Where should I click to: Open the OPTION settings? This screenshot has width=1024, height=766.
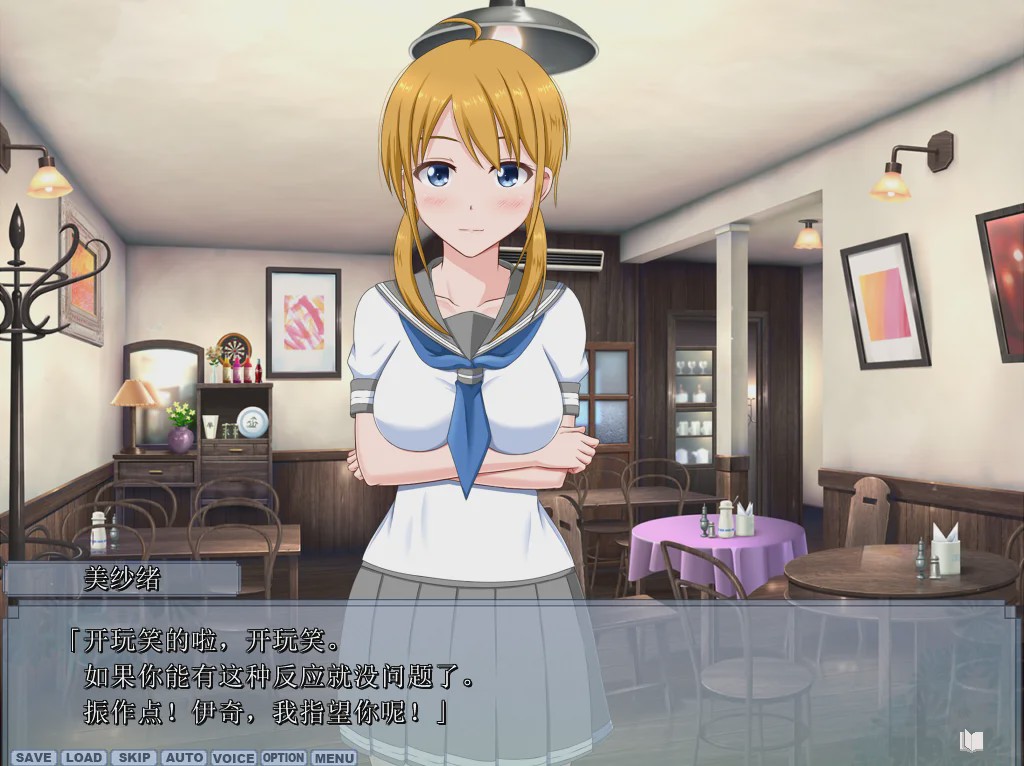[284, 758]
